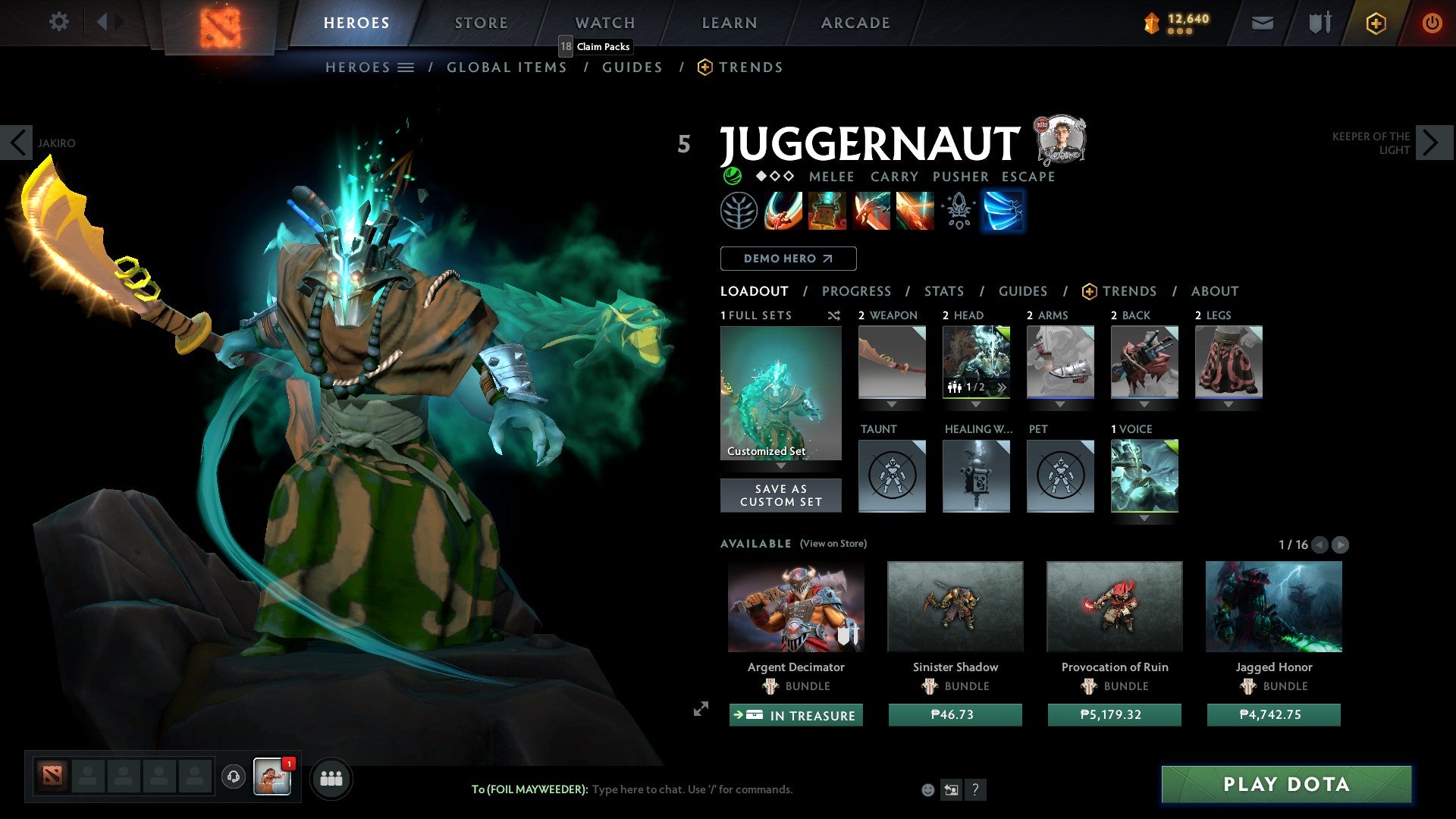The height and width of the screenshot is (819, 1456).
Task: Click the View on Store link
Action: 833,544
